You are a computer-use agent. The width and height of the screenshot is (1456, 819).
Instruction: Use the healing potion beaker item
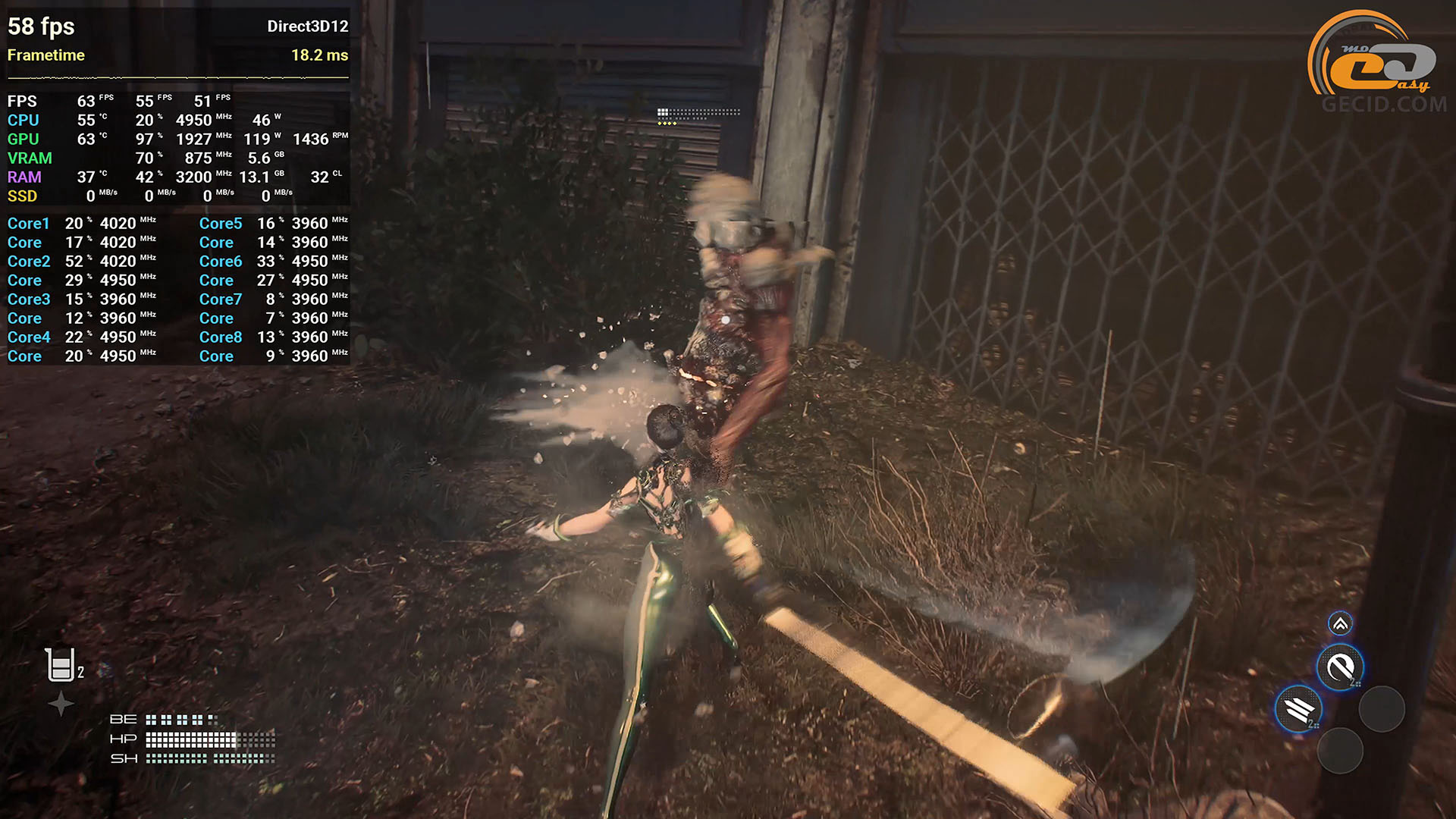[61, 665]
